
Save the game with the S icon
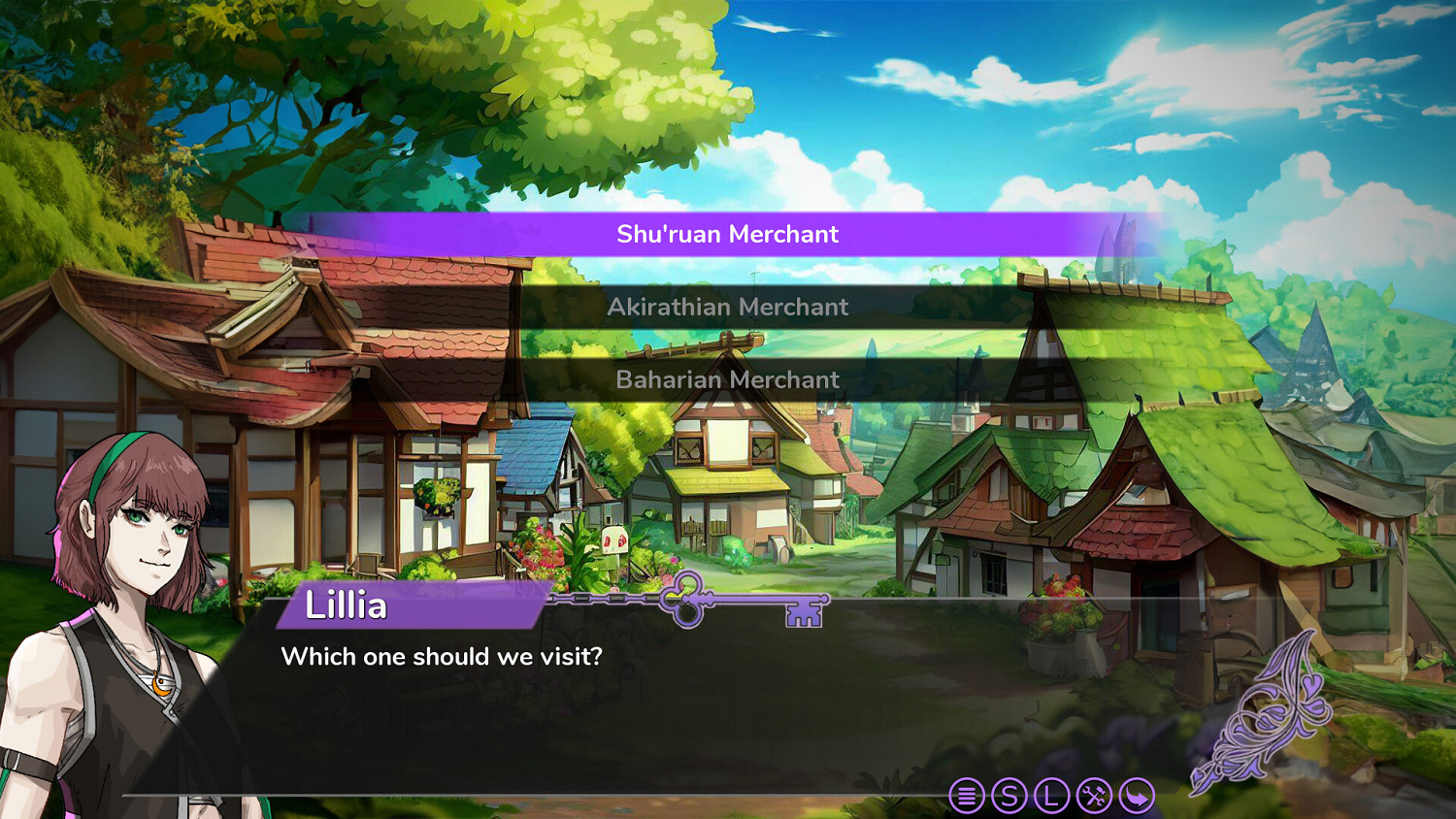click(1009, 795)
